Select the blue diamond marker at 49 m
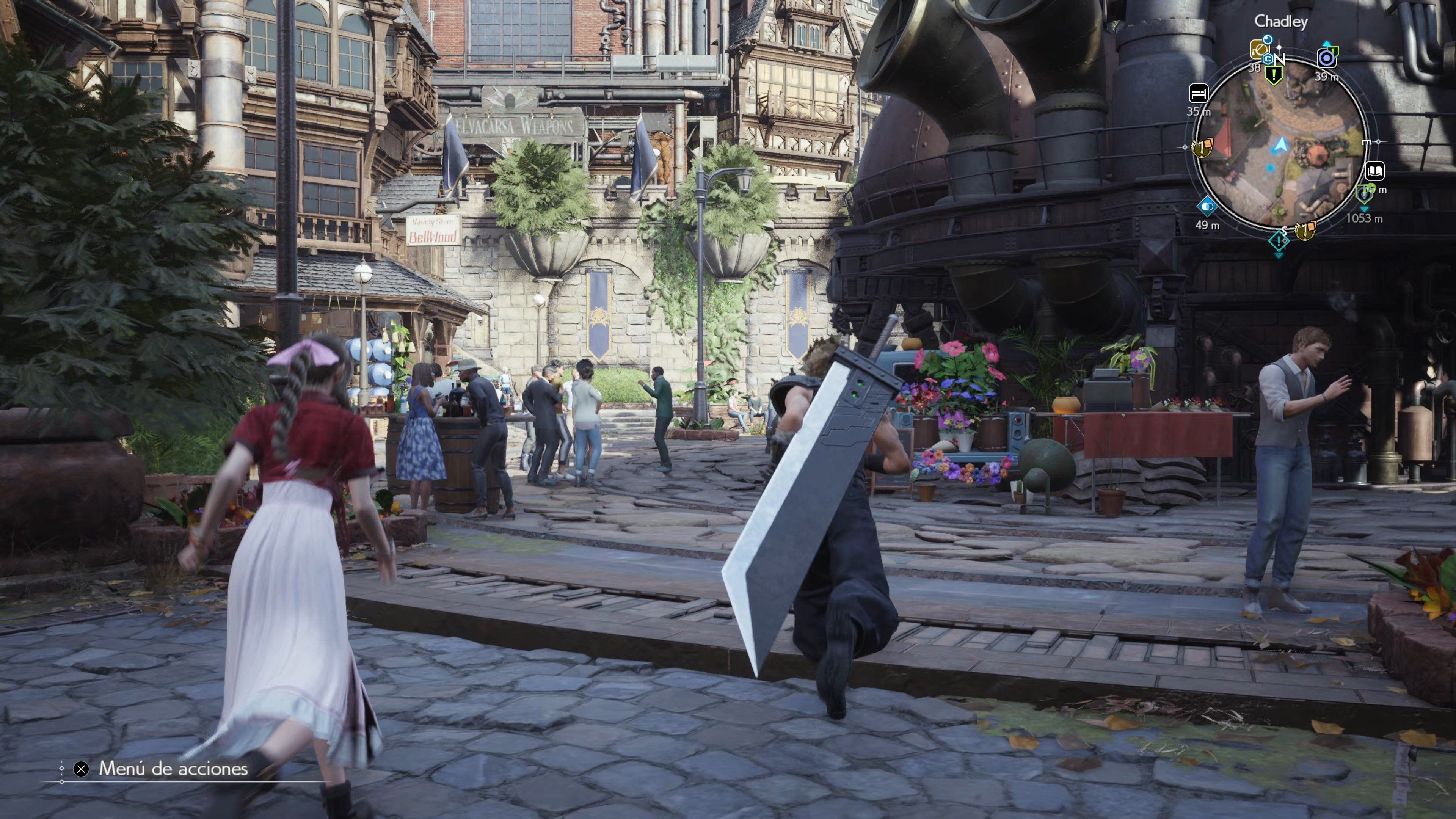 [x=1207, y=206]
